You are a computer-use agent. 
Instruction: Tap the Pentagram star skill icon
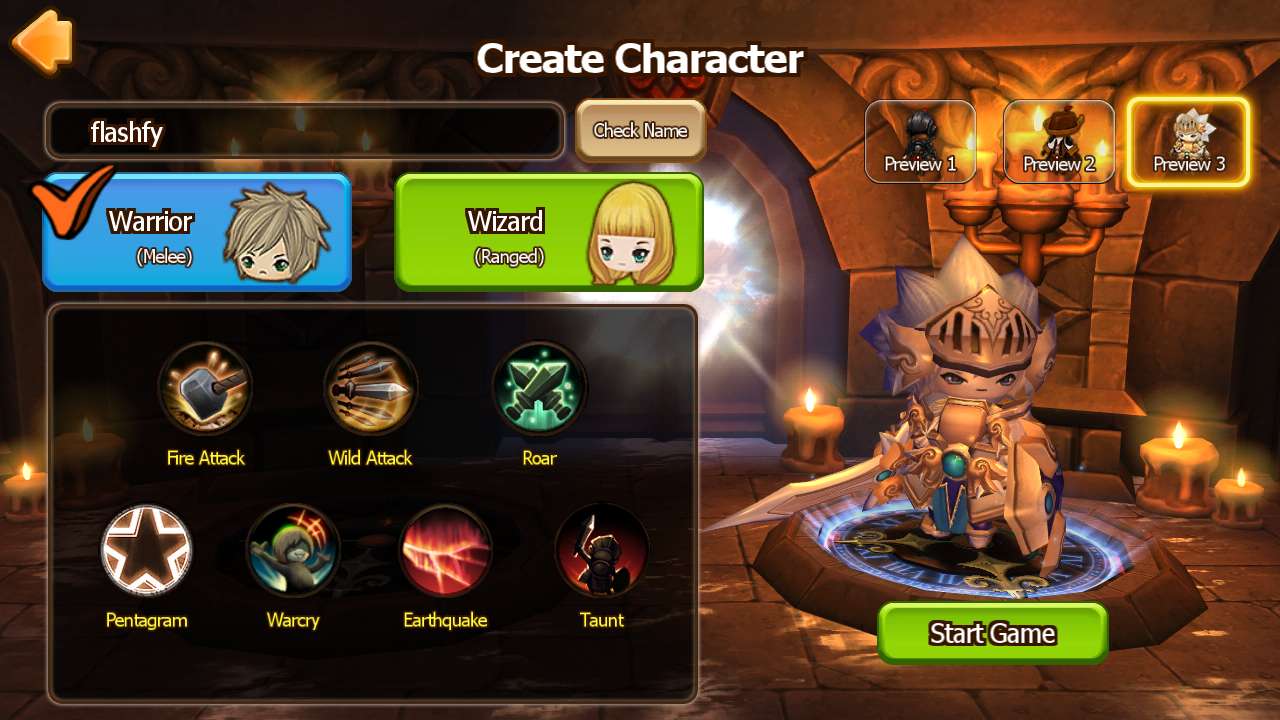(146, 551)
